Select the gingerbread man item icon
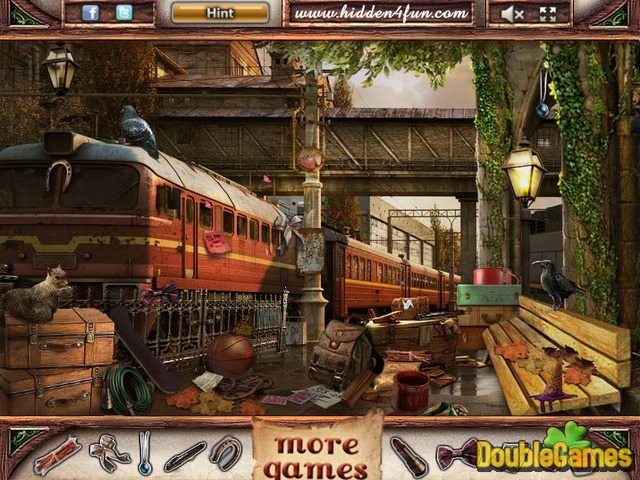Viewport: 640px width, 480px height. tap(108, 453)
